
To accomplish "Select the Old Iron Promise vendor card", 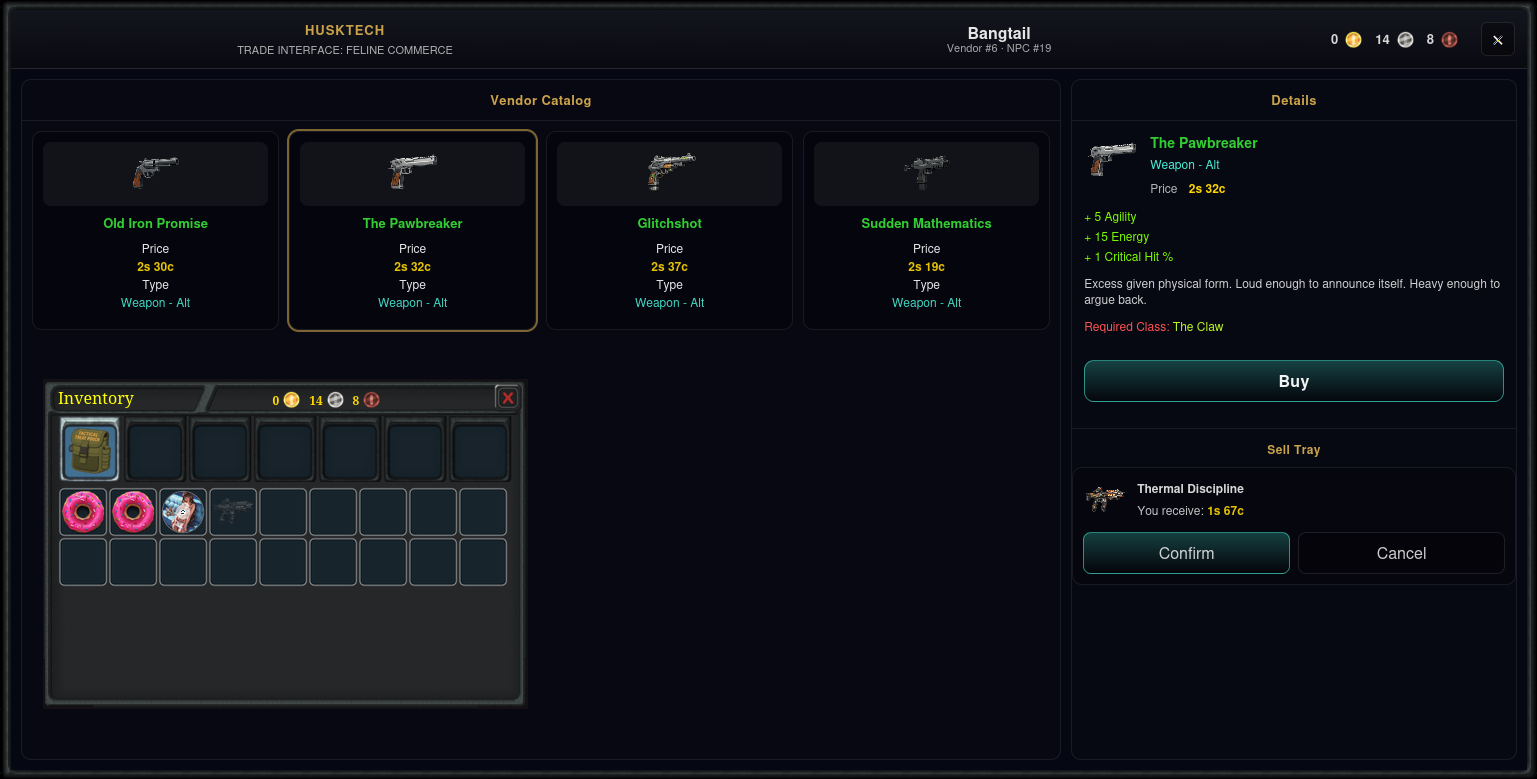I will [x=155, y=230].
